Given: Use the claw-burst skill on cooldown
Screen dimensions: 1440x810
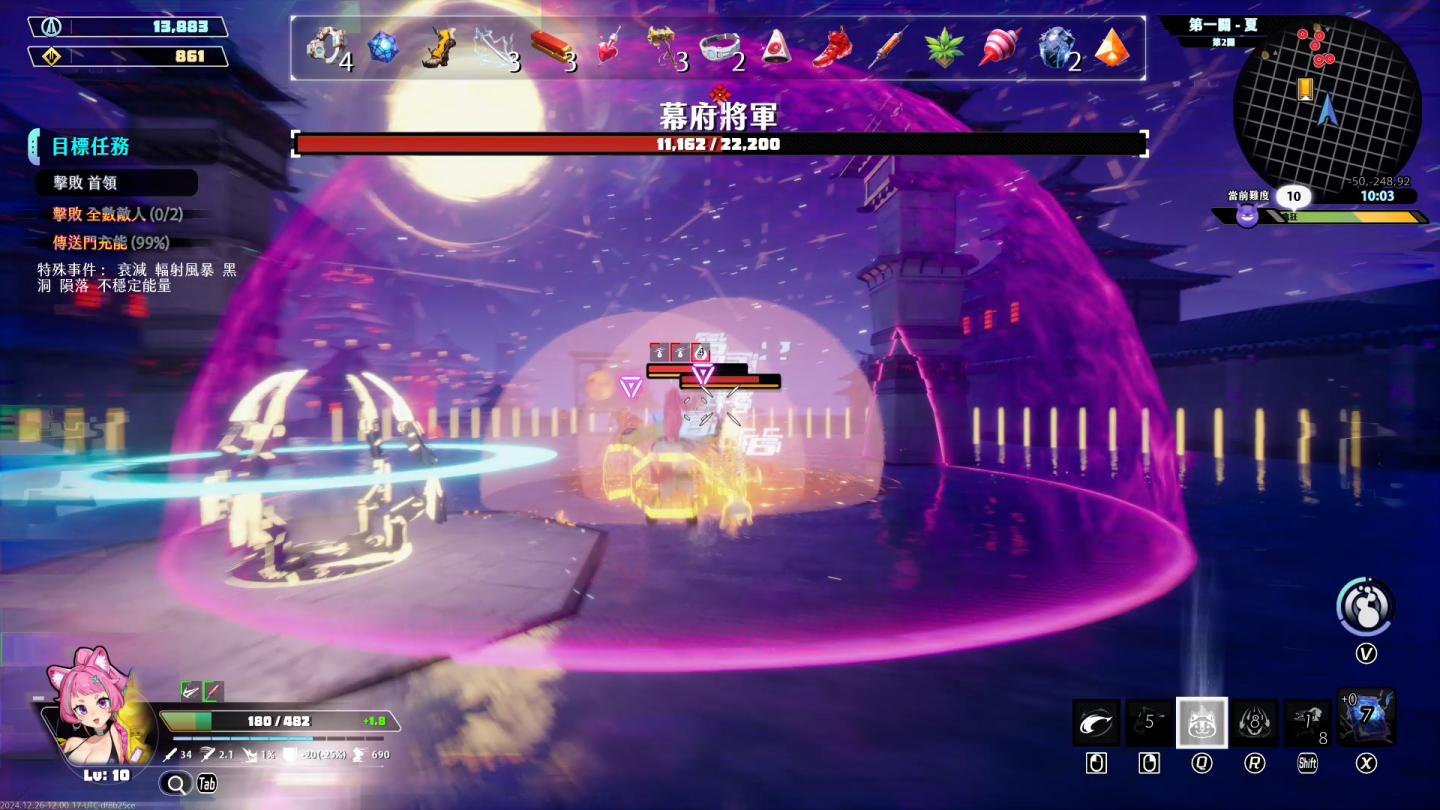Looking at the screenshot, I should 1254,722.
